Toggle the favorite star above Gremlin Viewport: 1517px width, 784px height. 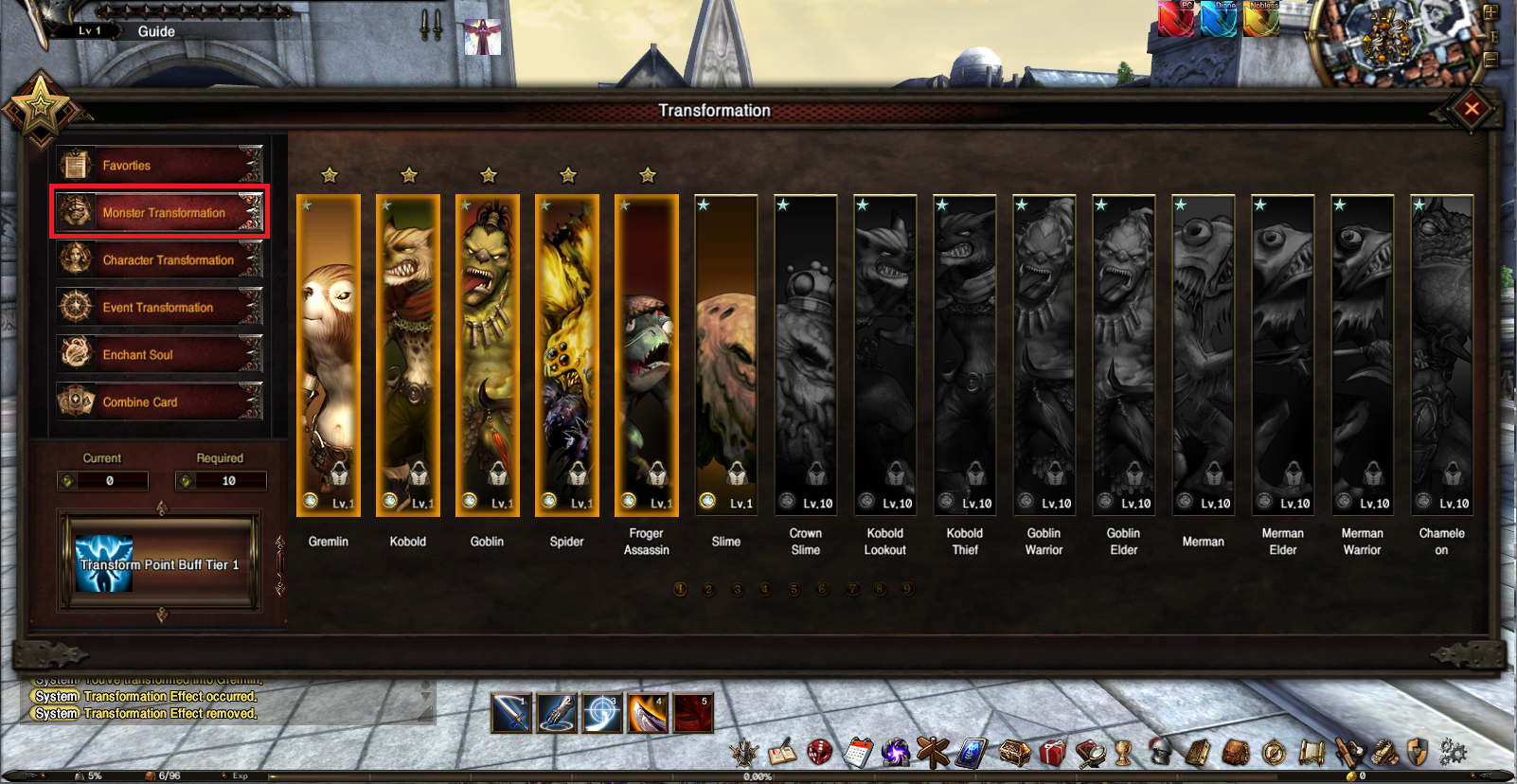[330, 175]
